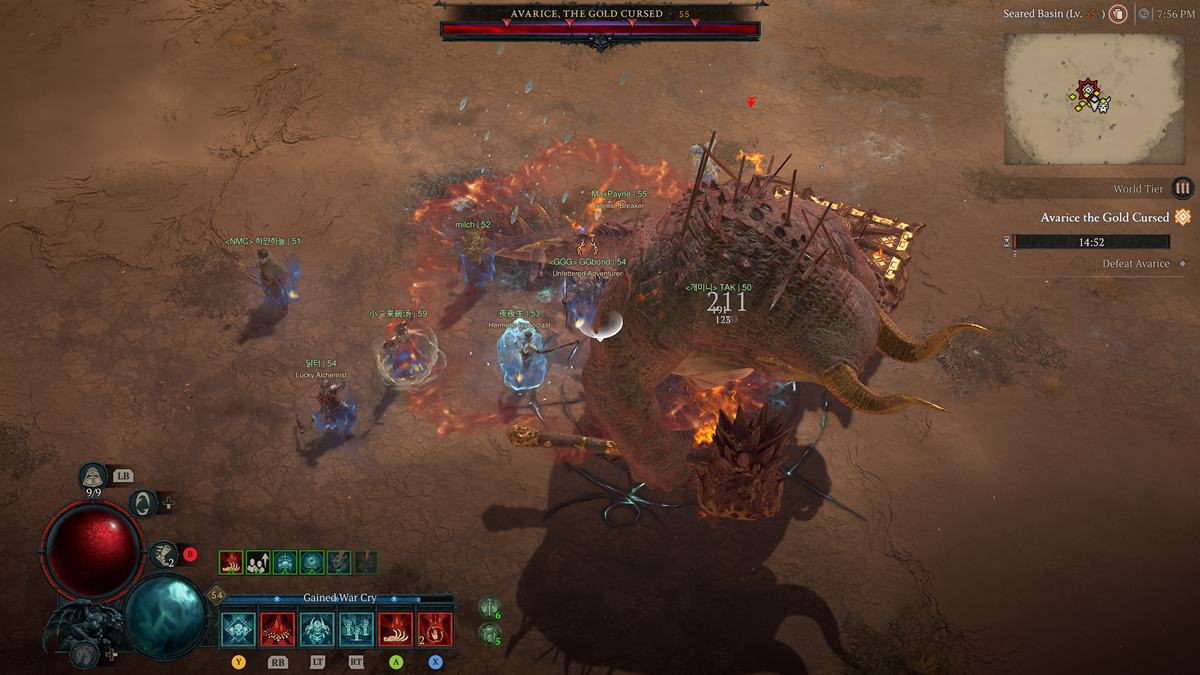Activate the horned skull shout skill above LT

[x=317, y=629]
